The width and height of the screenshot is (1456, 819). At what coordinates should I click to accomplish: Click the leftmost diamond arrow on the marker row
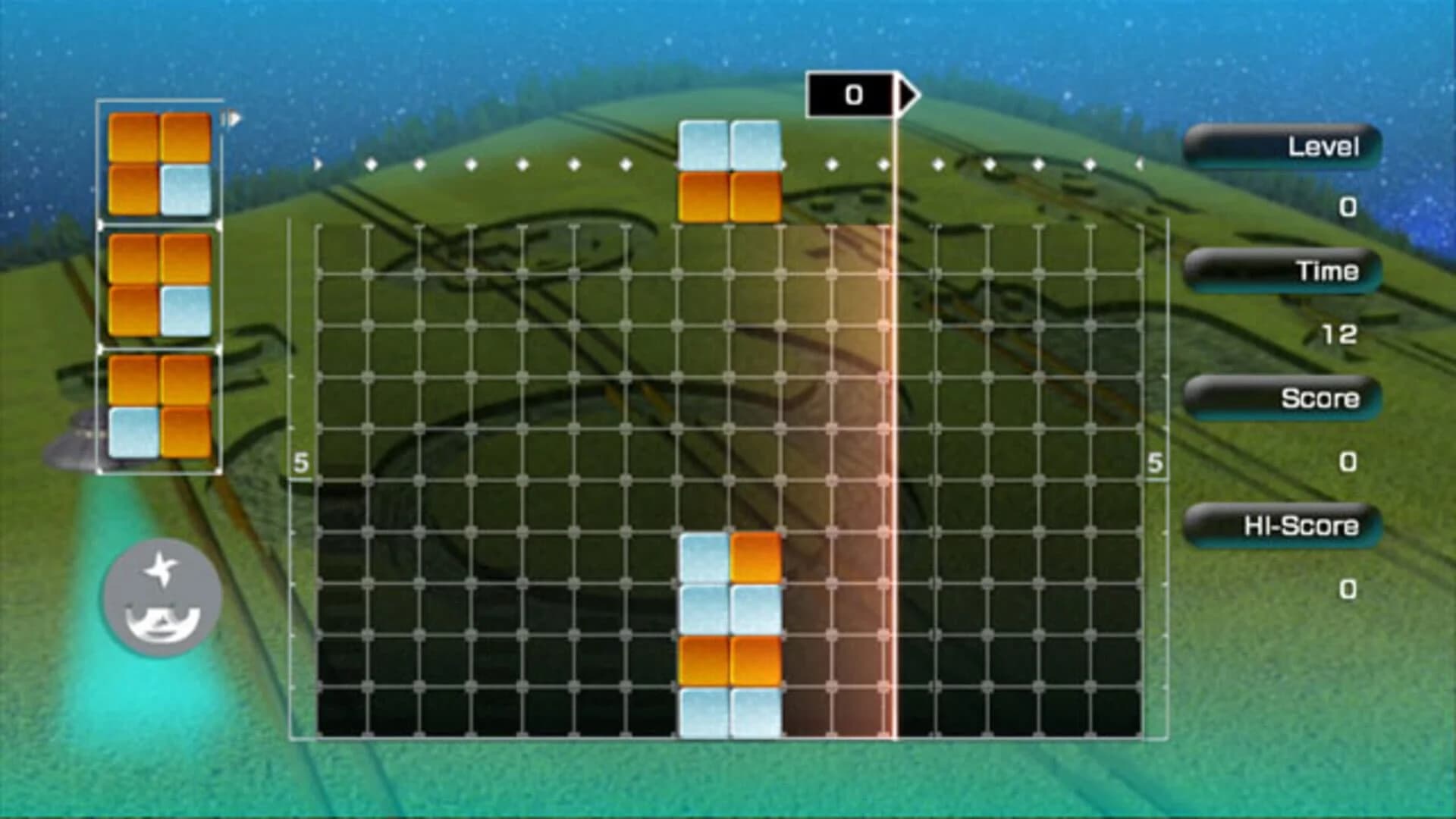[316, 162]
